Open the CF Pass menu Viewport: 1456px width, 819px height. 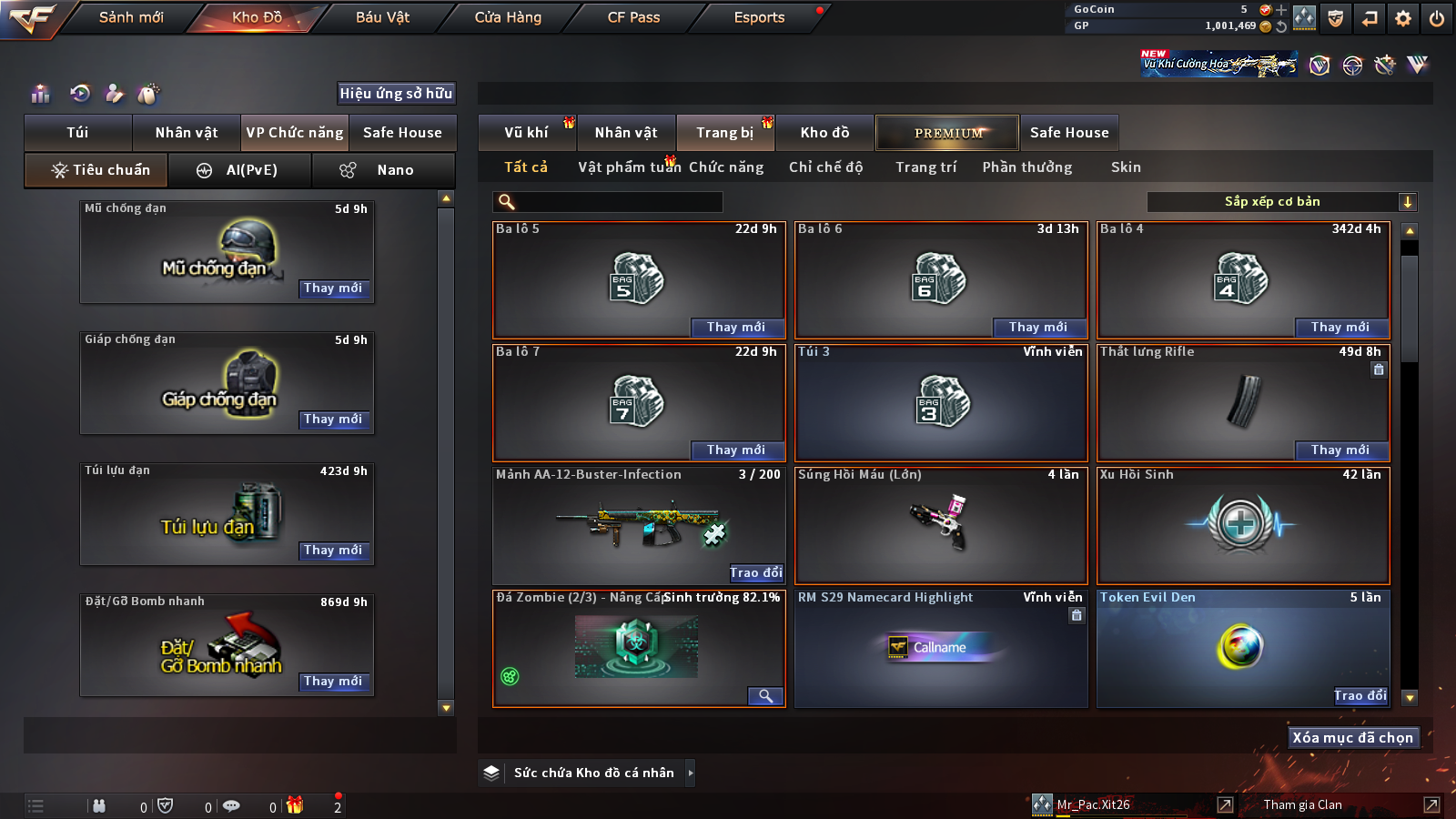[x=633, y=17]
